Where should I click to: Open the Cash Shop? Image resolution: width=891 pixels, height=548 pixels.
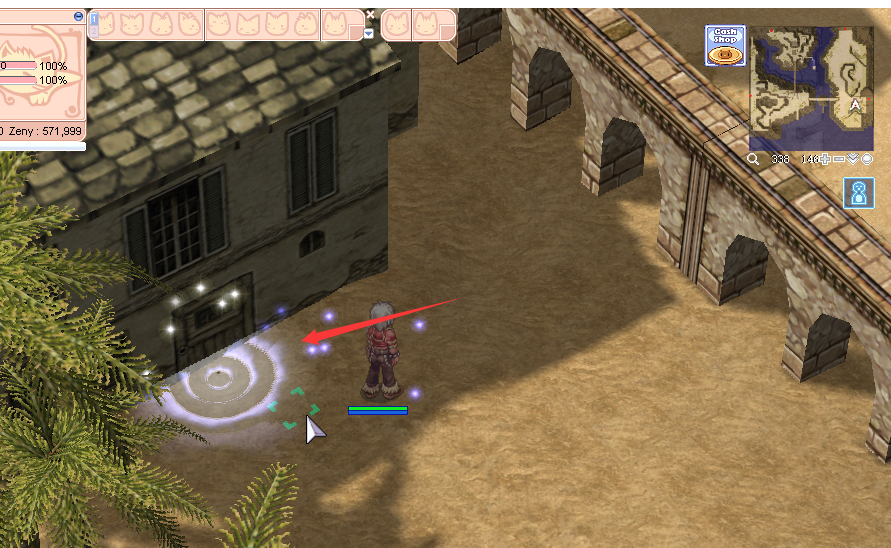724,46
